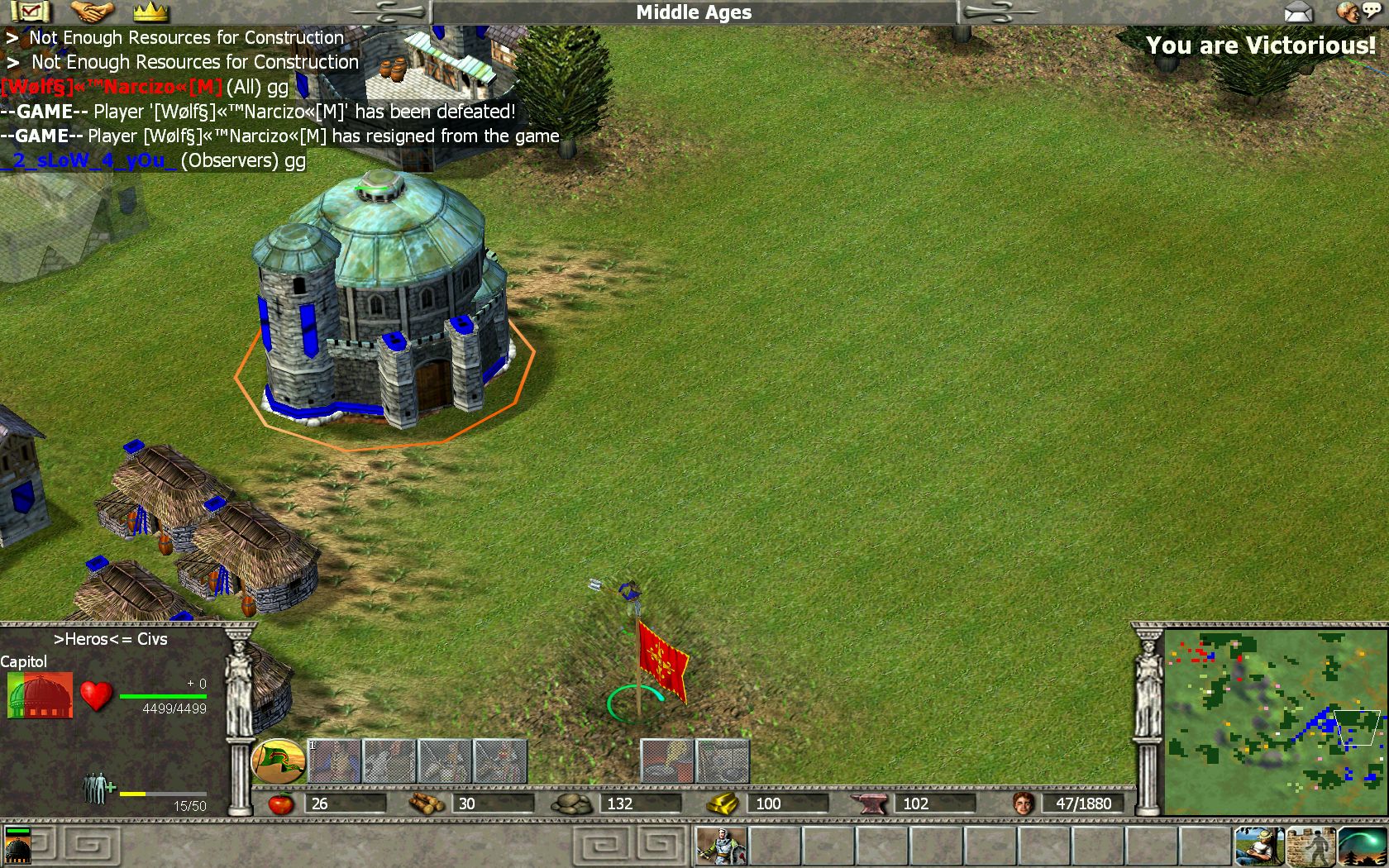The image size is (1389, 868).
Task: Open the envelope messages icon
Action: (1299, 12)
